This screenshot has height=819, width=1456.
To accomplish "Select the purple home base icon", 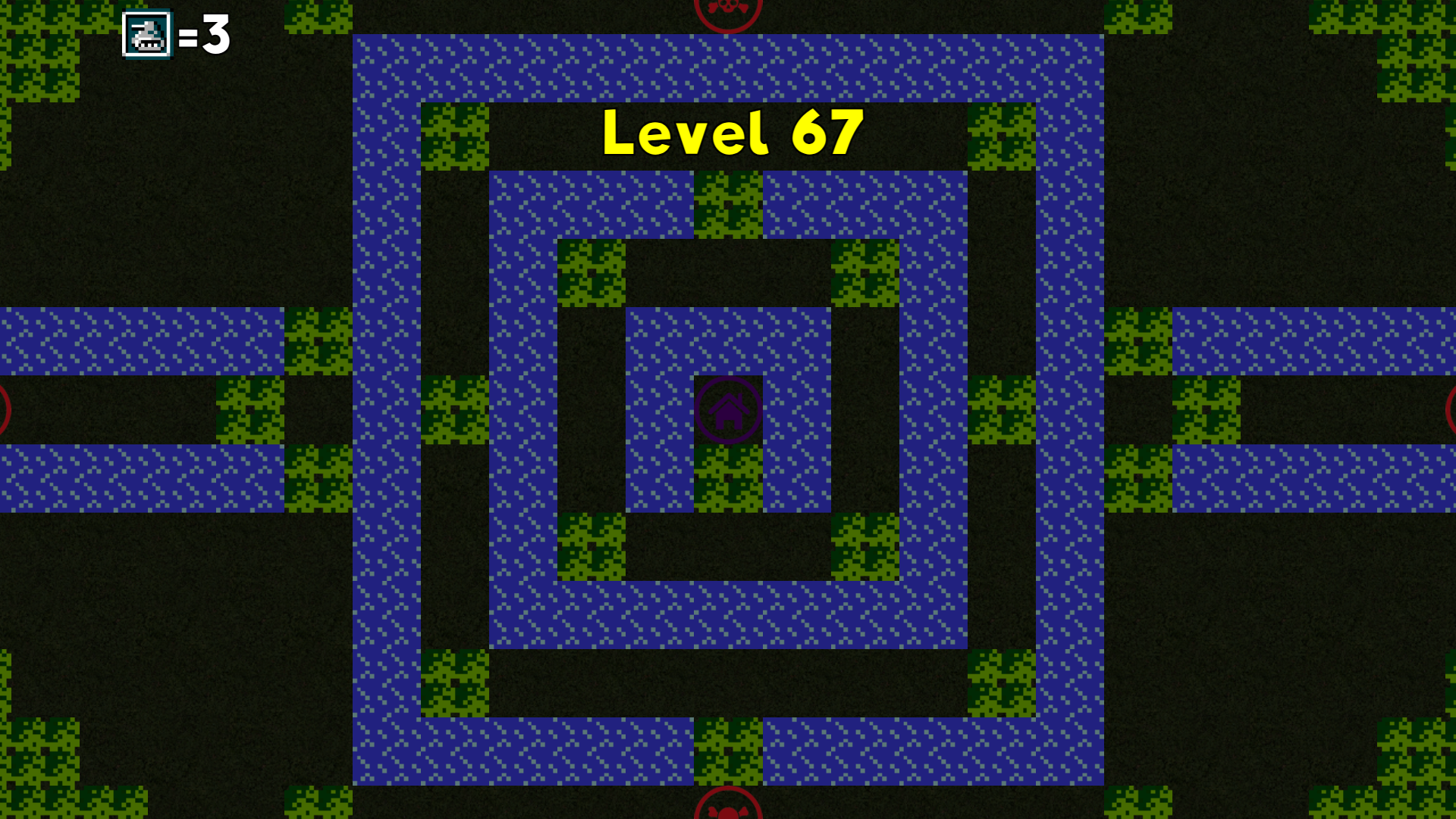I will [728, 409].
